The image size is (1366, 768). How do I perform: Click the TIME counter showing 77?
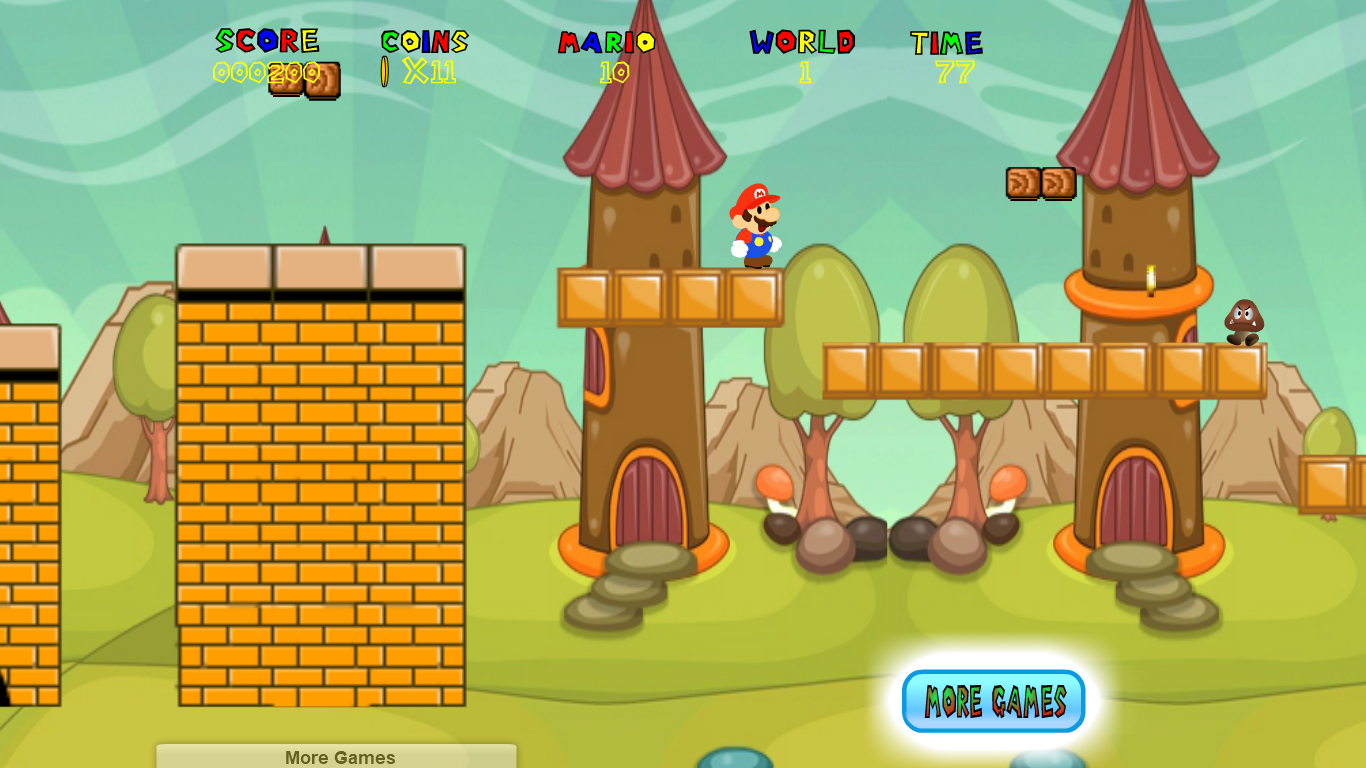pos(947,71)
